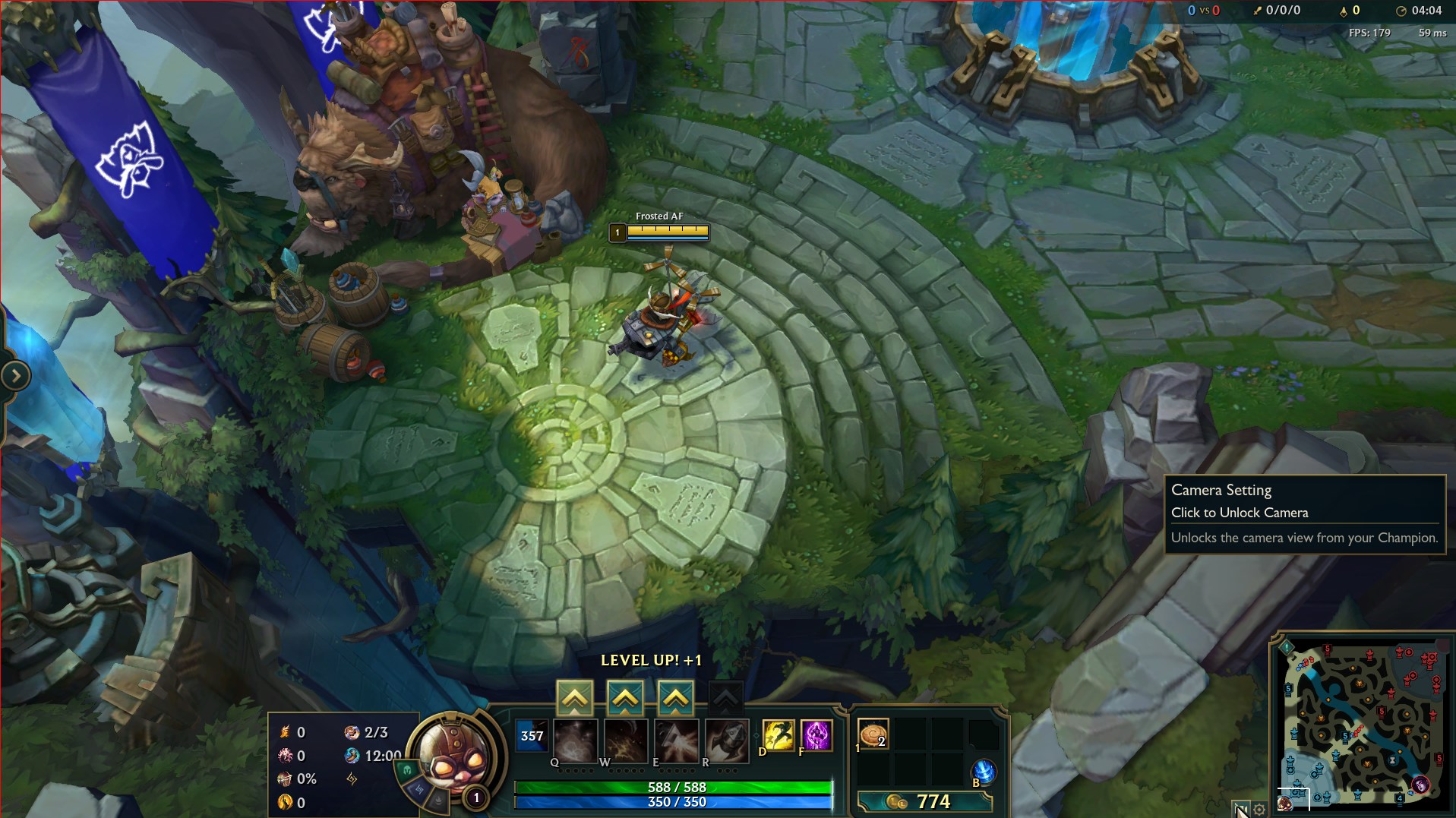Activate the R ultimate ability
This screenshot has height=818, width=1456.
(x=725, y=741)
